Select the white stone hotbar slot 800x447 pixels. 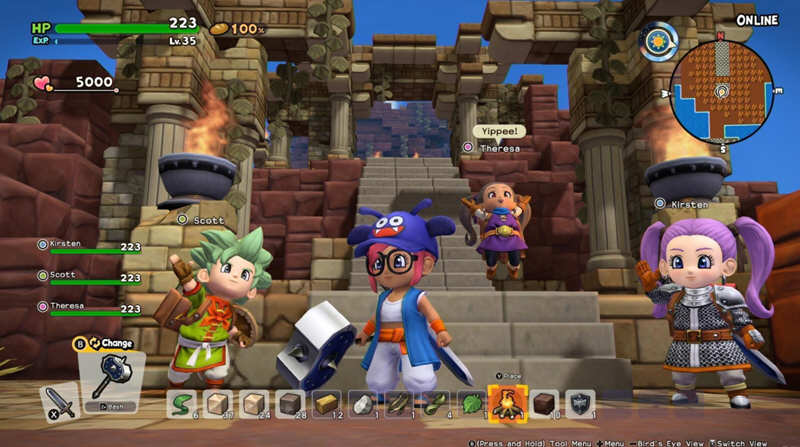click(x=360, y=403)
